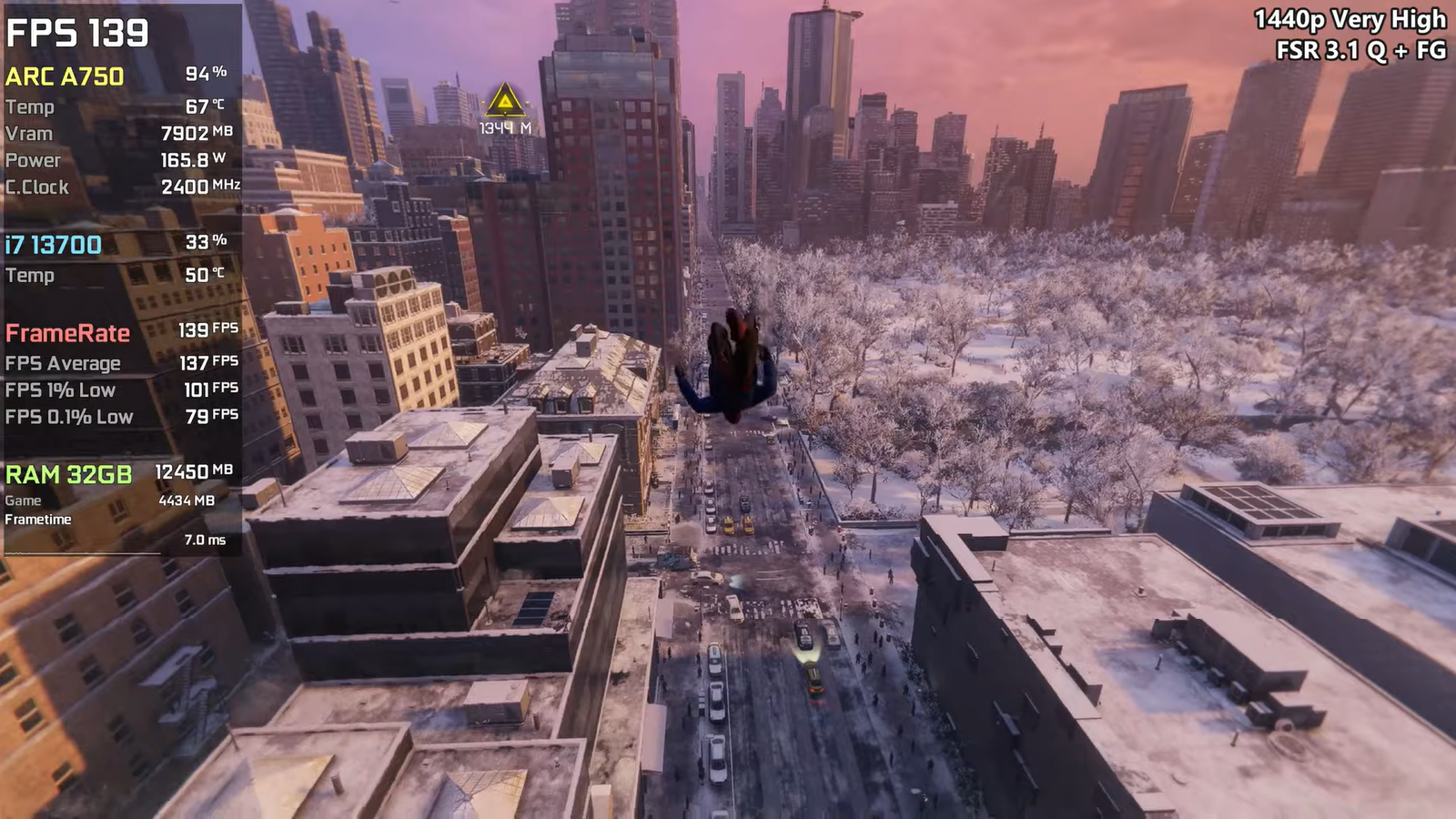Click the yellow triangle objective waypoint marker
Screen dimensions: 1456x819
505,101
